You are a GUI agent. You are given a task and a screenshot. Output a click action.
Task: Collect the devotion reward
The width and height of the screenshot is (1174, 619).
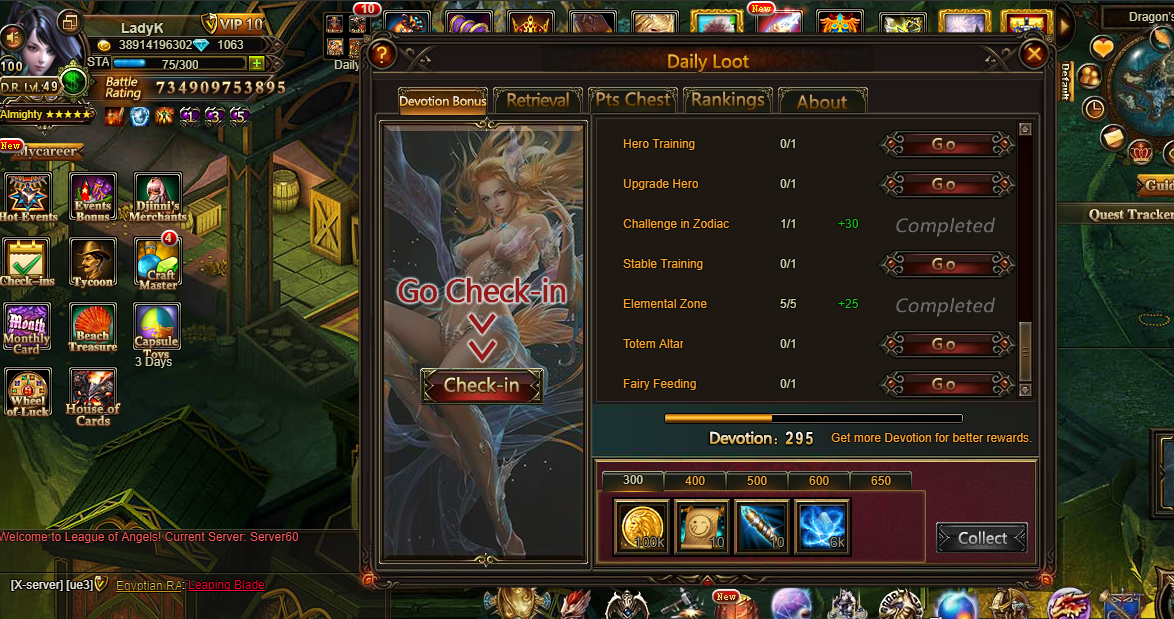(981, 538)
